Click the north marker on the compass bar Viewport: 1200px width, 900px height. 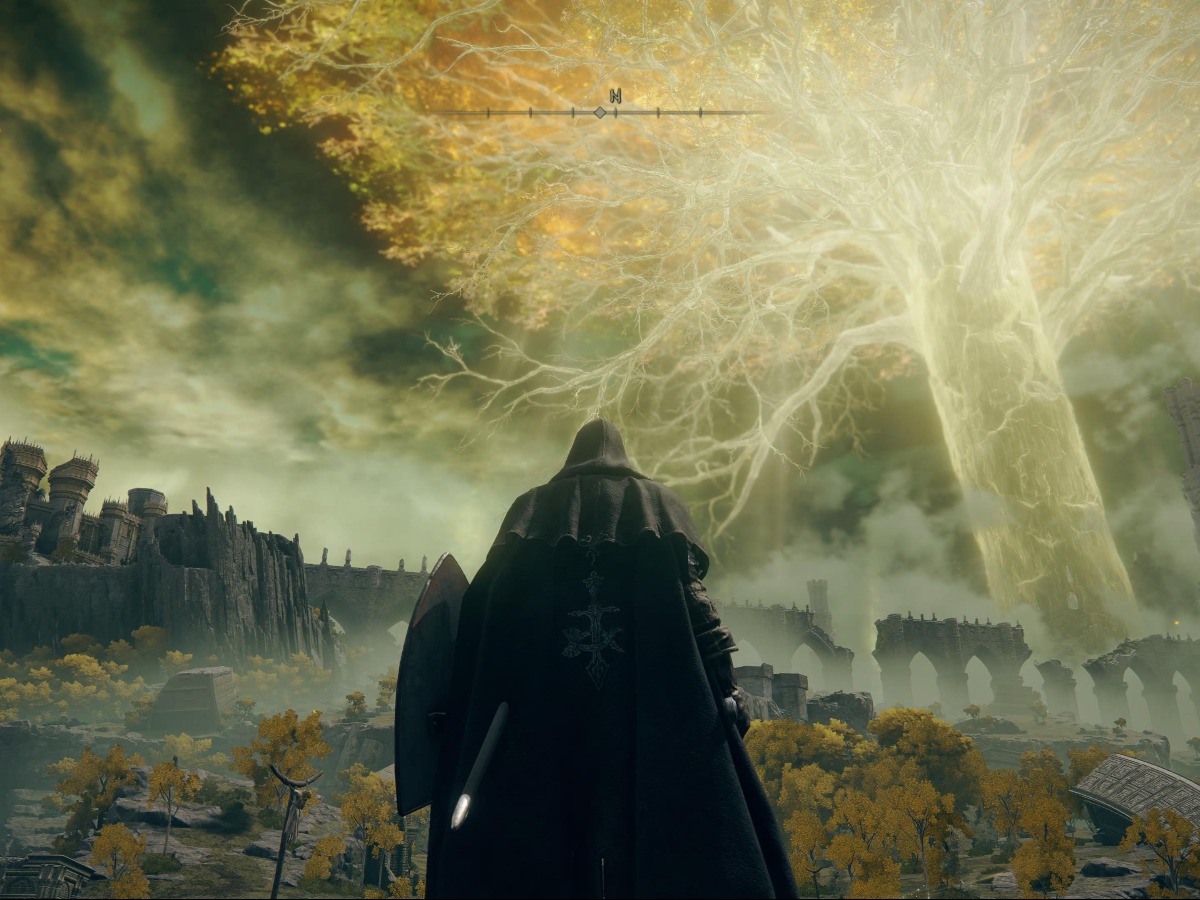pos(615,96)
